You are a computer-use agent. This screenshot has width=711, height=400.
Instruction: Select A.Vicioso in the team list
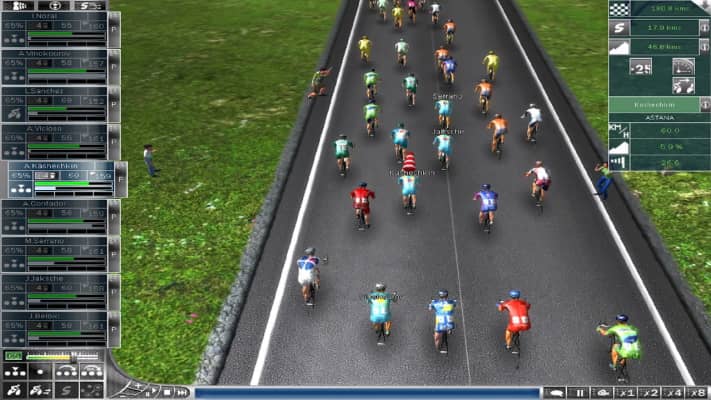click(x=55, y=129)
